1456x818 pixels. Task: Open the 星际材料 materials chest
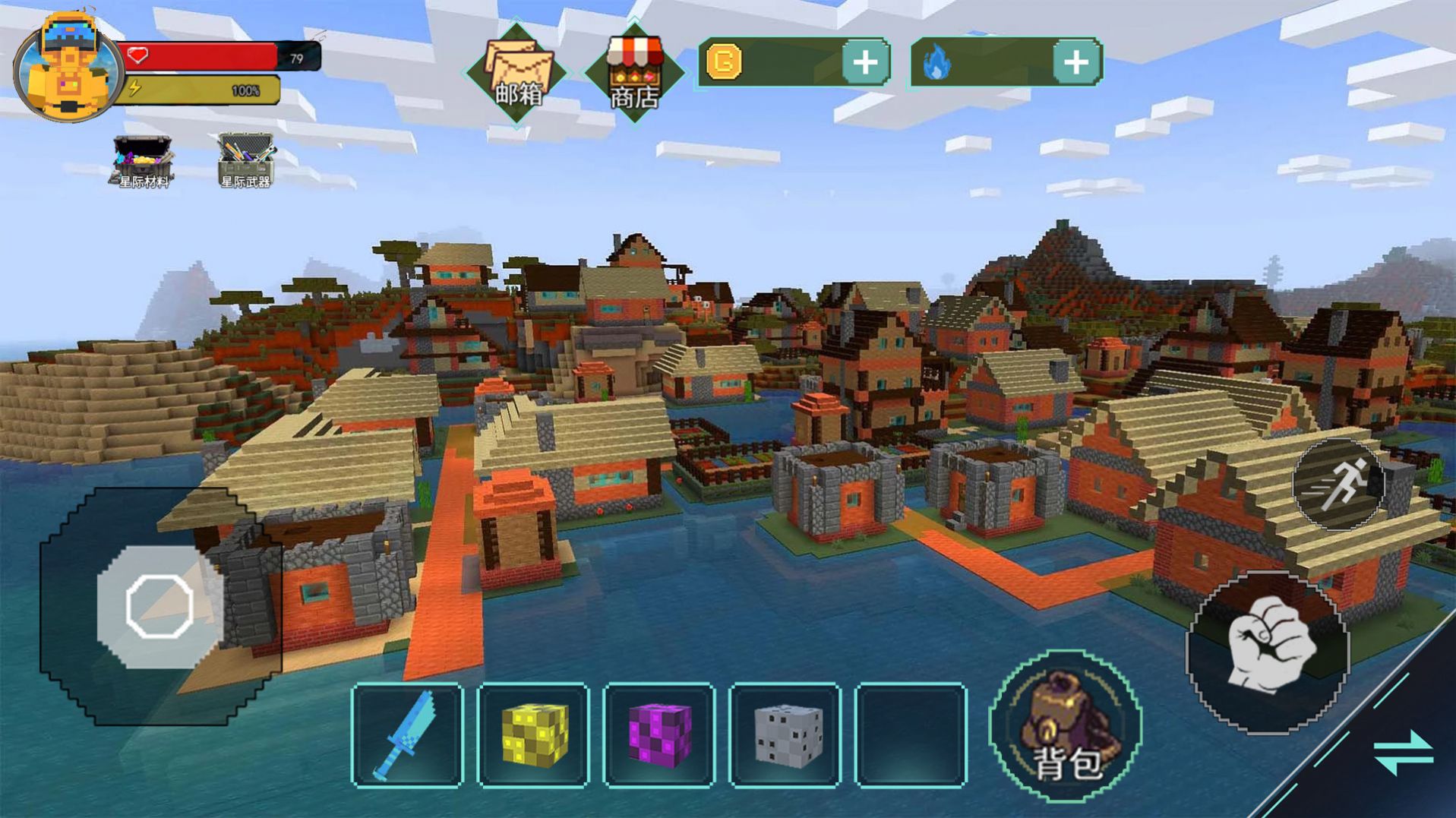[x=142, y=160]
